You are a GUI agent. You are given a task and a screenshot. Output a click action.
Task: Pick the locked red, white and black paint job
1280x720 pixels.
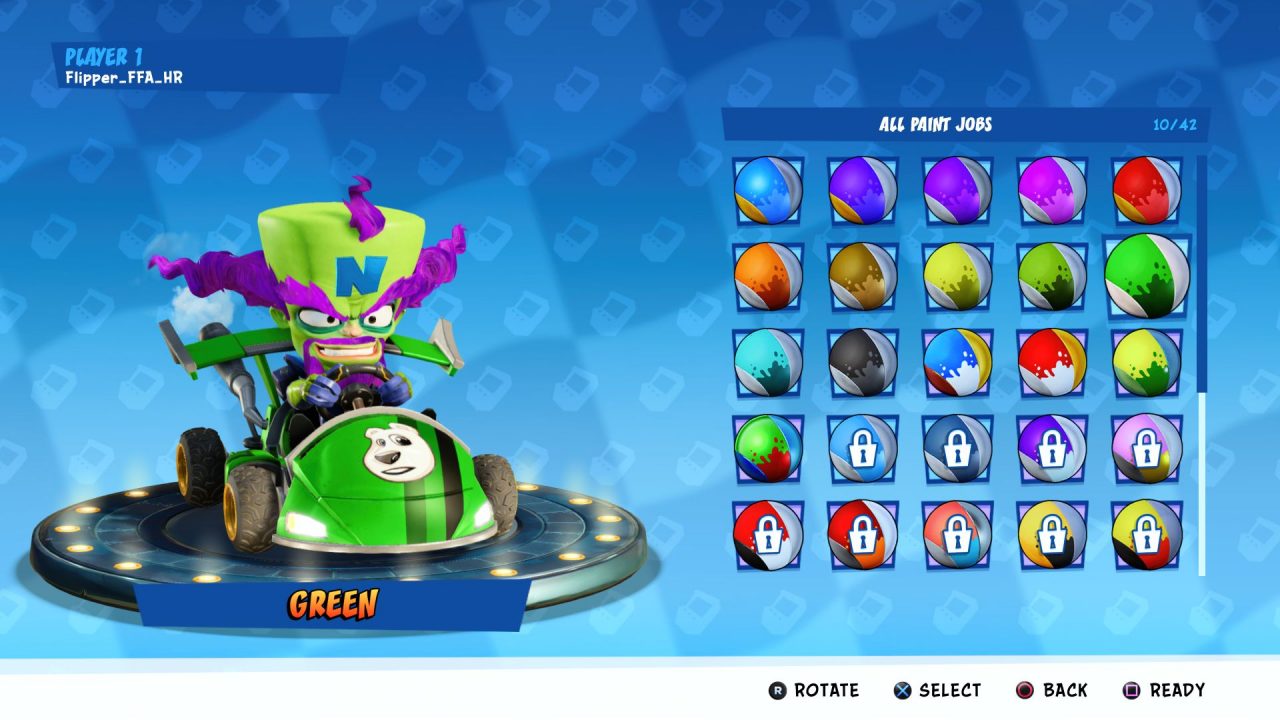tap(767, 534)
